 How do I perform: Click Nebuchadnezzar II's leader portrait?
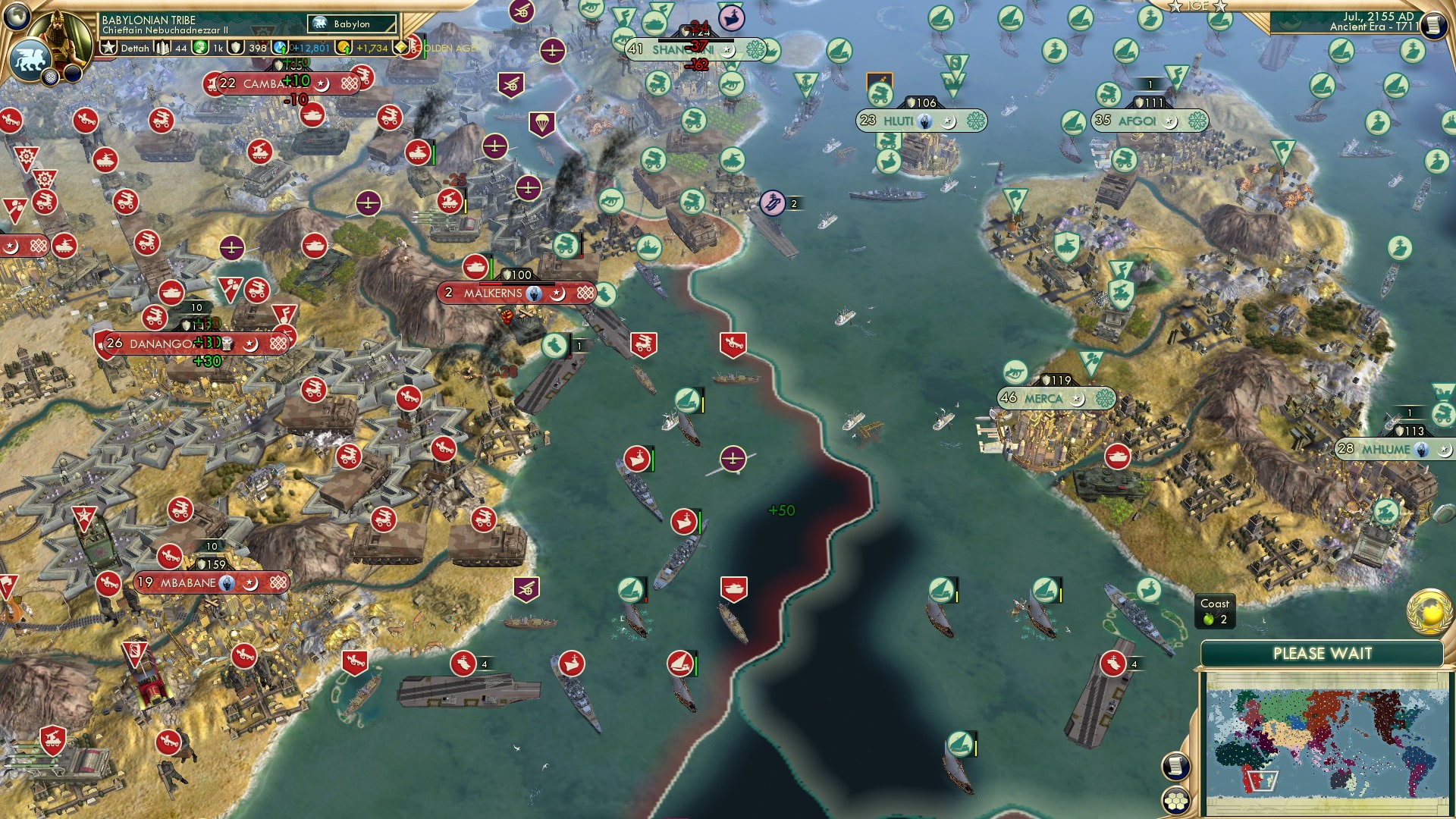(59, 39)
